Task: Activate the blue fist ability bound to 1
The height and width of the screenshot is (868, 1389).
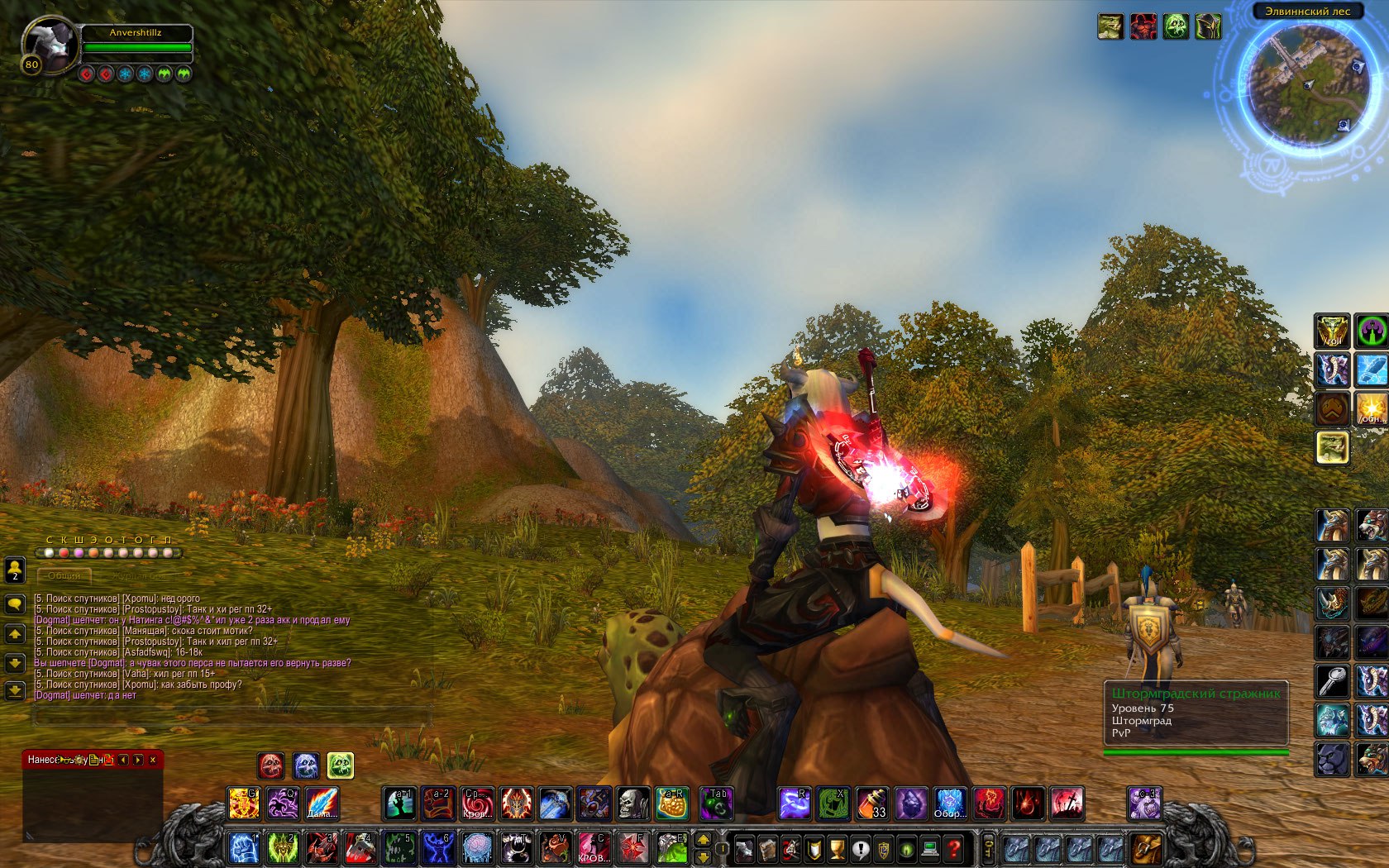Action: tap(243, 848)
